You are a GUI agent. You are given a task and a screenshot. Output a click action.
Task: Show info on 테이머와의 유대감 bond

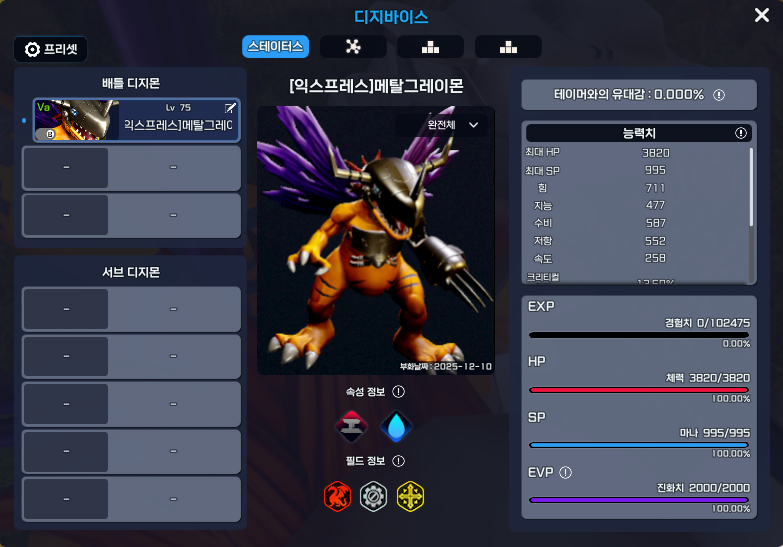pyautogui.click(x=719, y=95)
